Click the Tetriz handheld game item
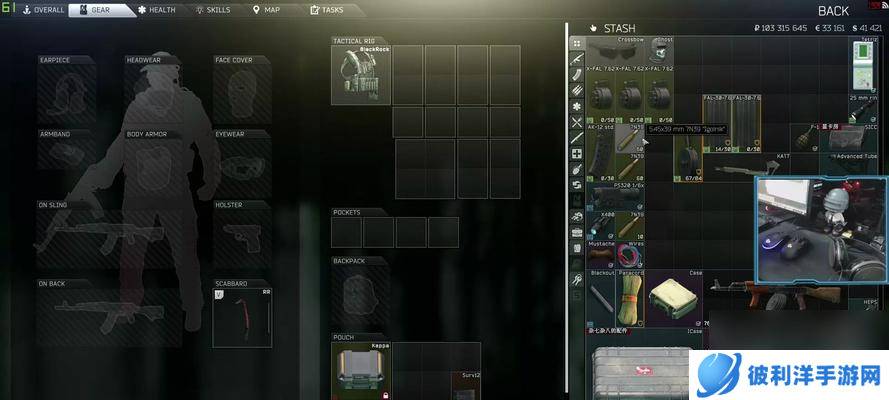This screenshot has width=889, height=400. click(x=865, y=65)
